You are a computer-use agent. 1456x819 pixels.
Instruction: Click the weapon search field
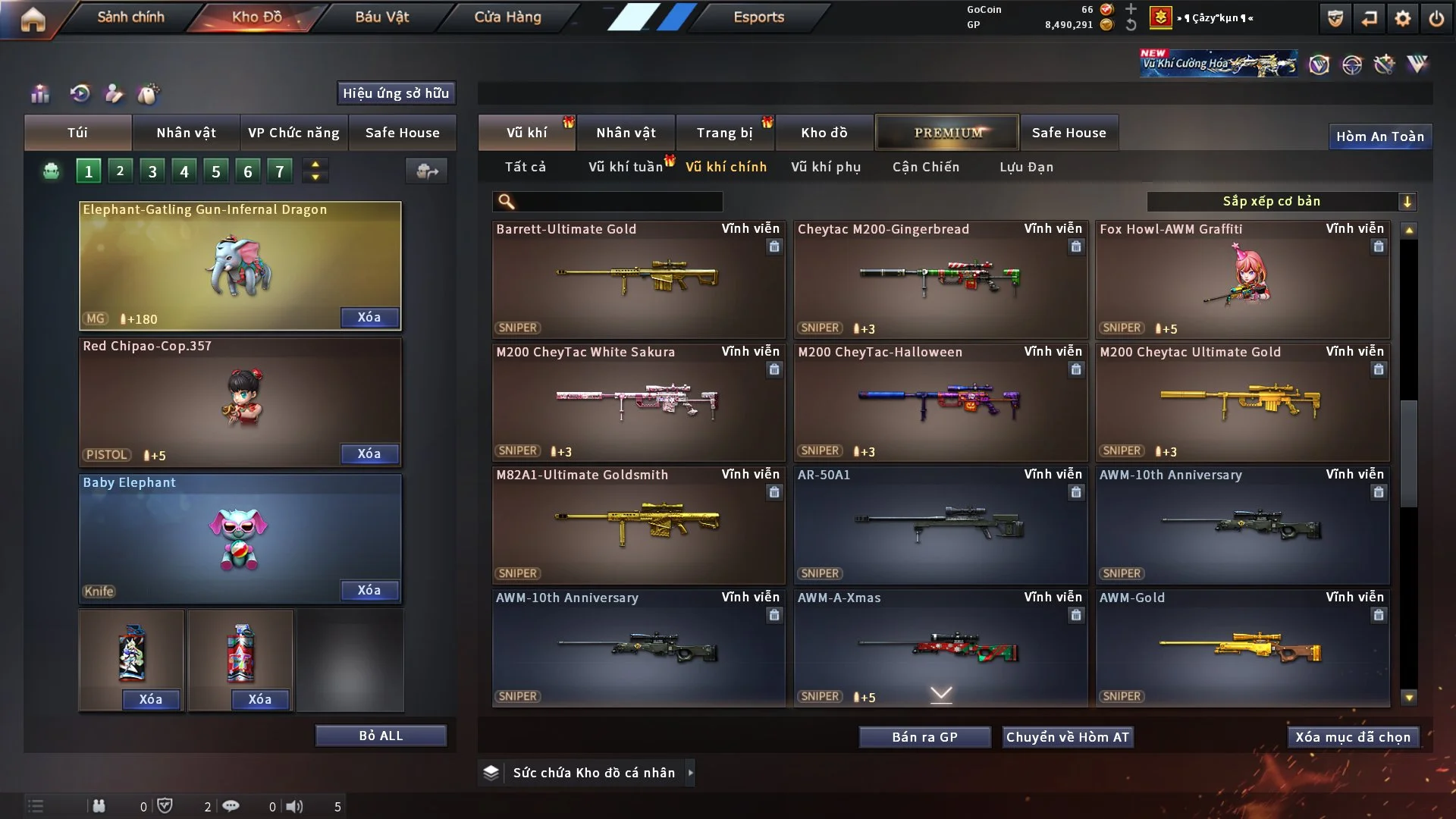618,201
